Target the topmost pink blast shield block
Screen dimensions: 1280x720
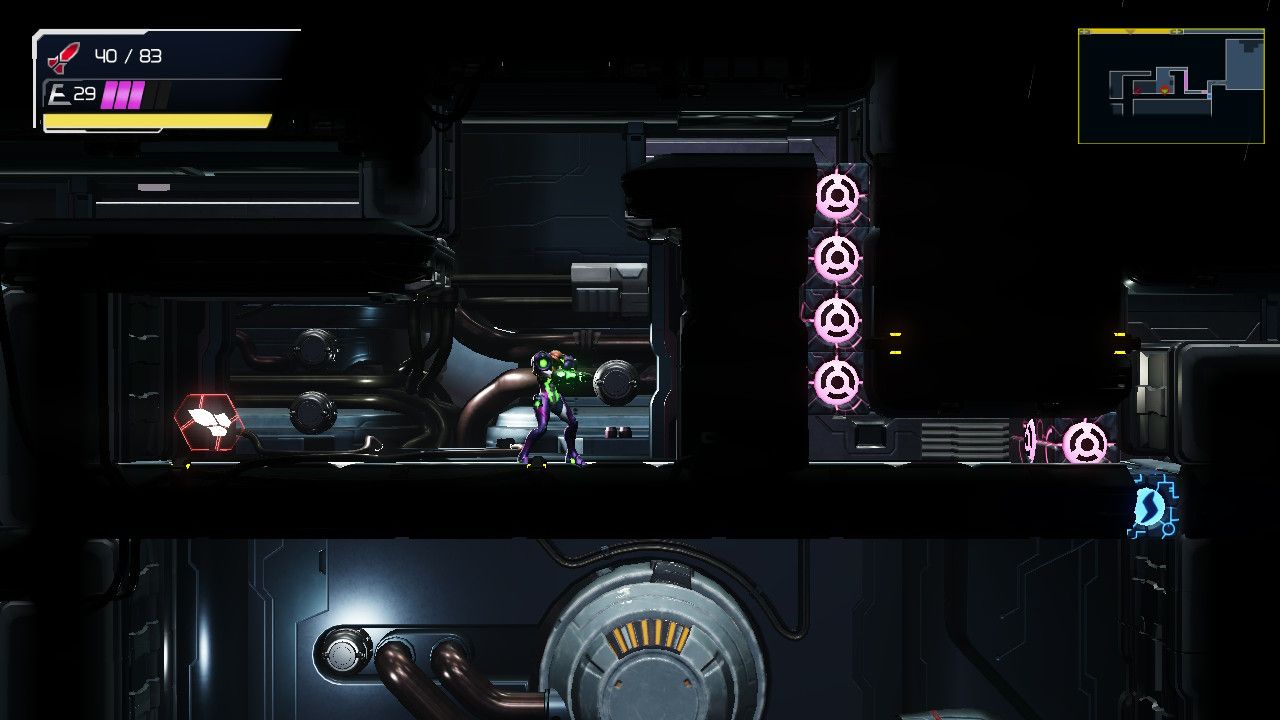click(838, 193)
